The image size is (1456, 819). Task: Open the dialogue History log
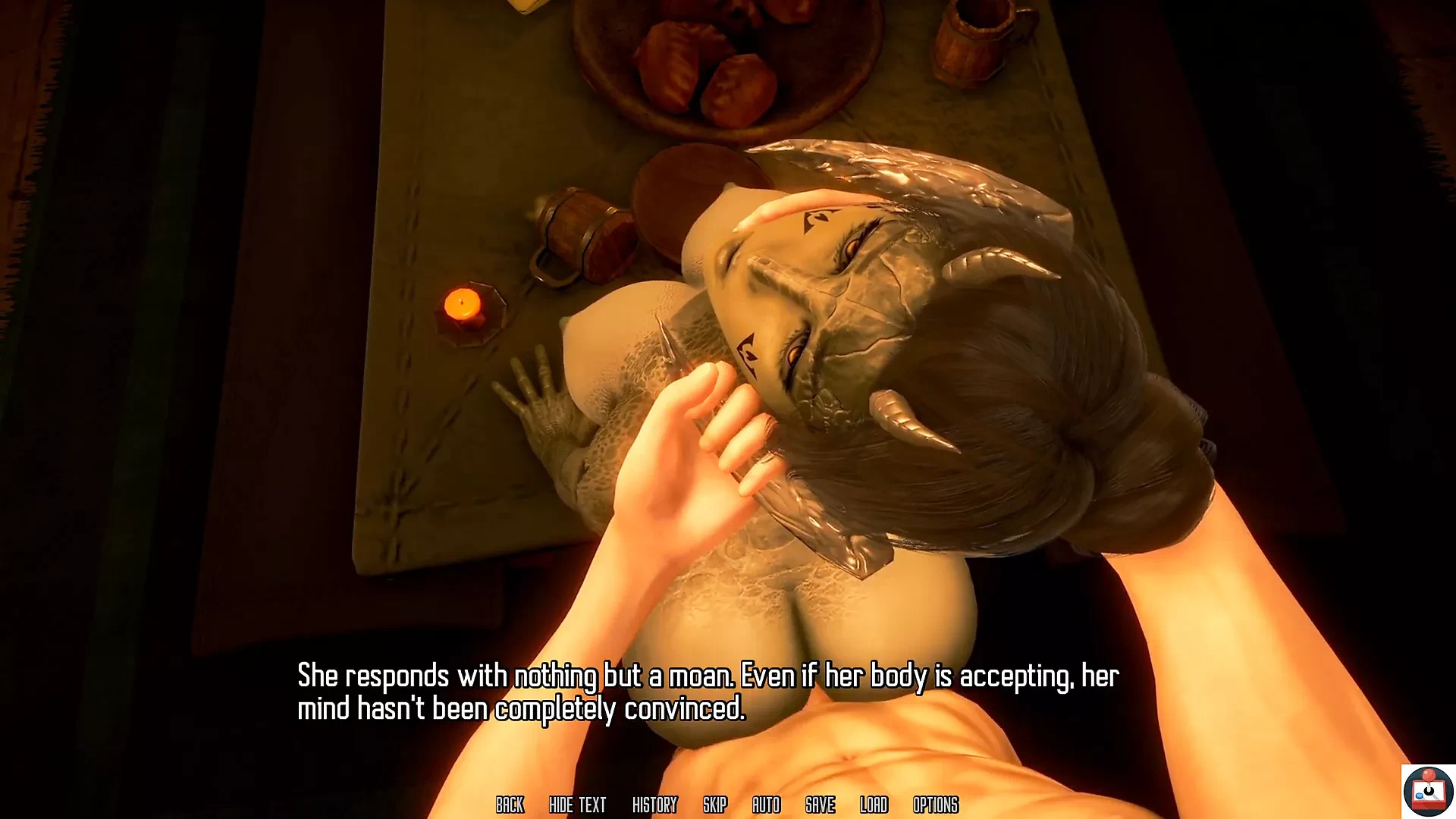coord(654,805)
